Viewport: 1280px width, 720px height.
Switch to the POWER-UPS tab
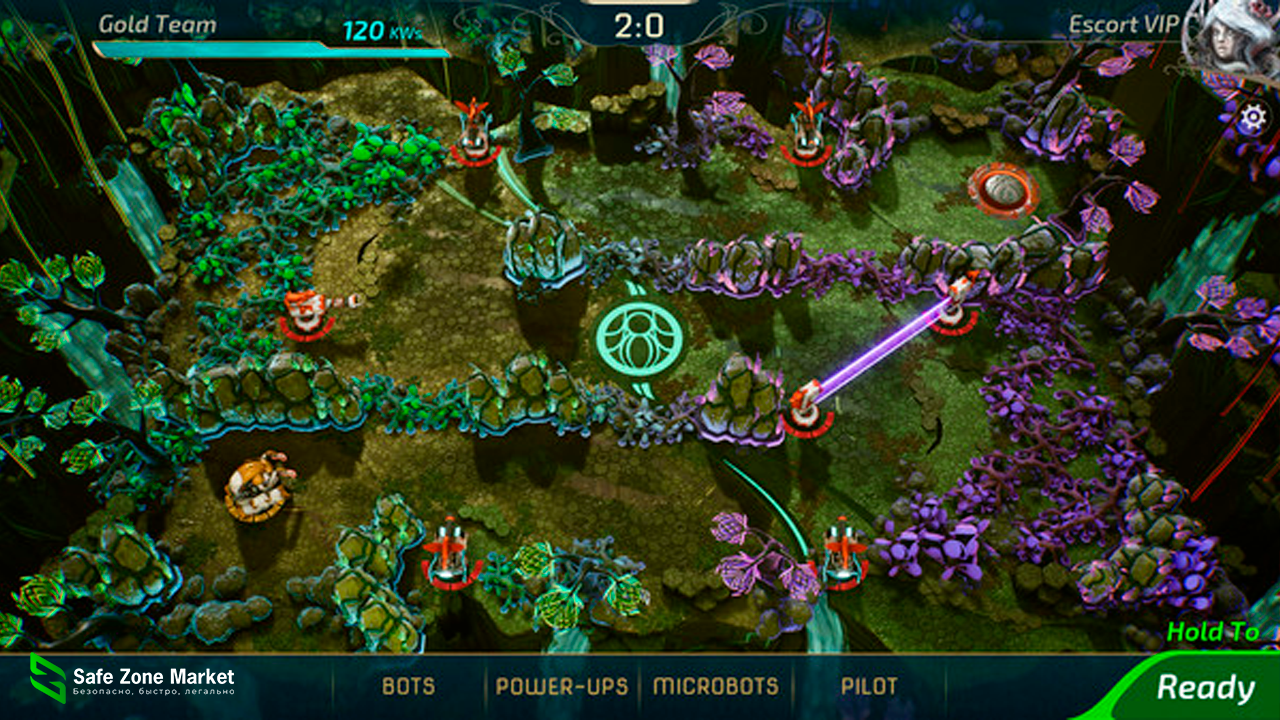pos(562,687)
